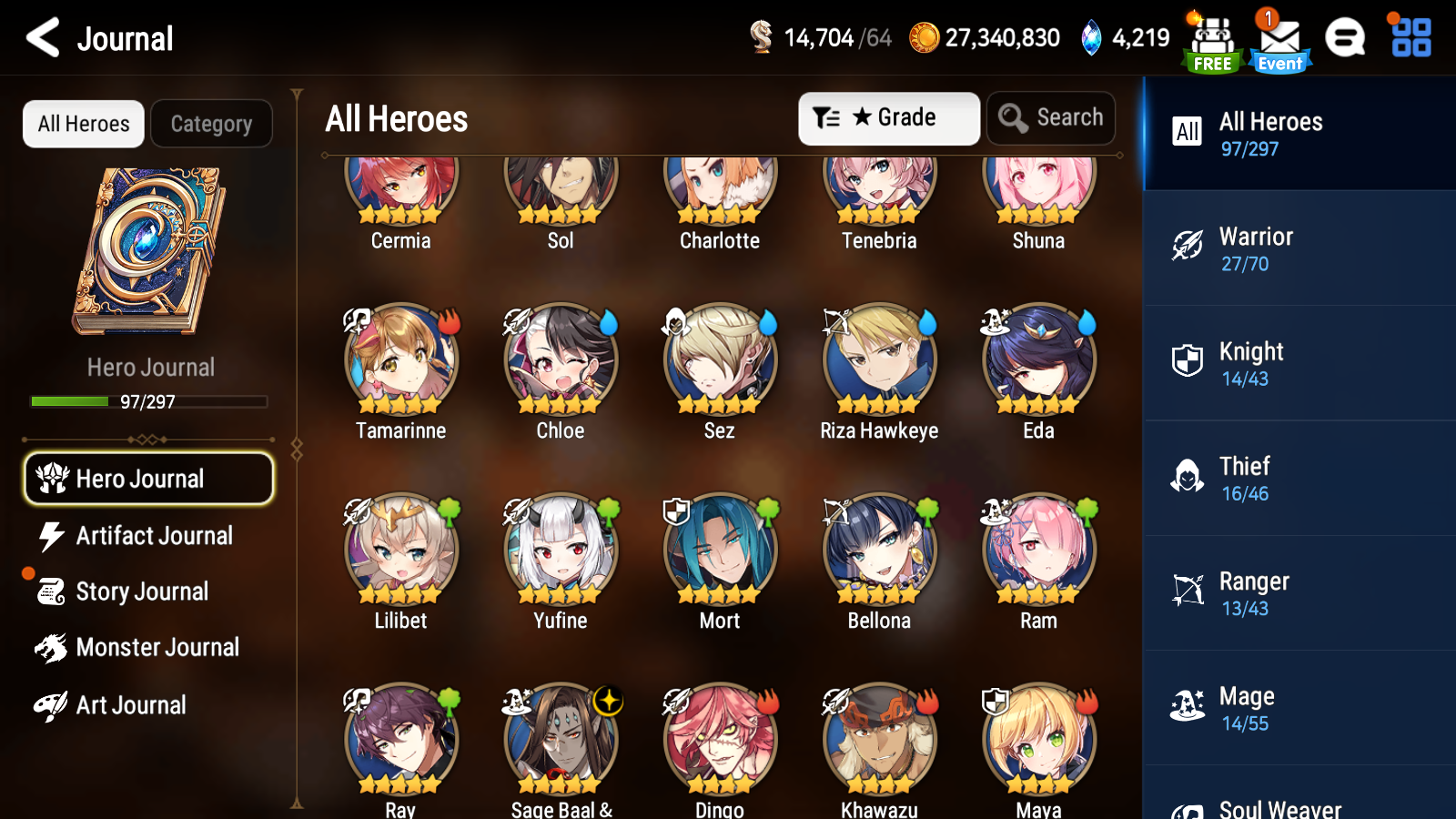Filter heroes by the Mage class
The image size is (1456, 819).
point(1299,708)
